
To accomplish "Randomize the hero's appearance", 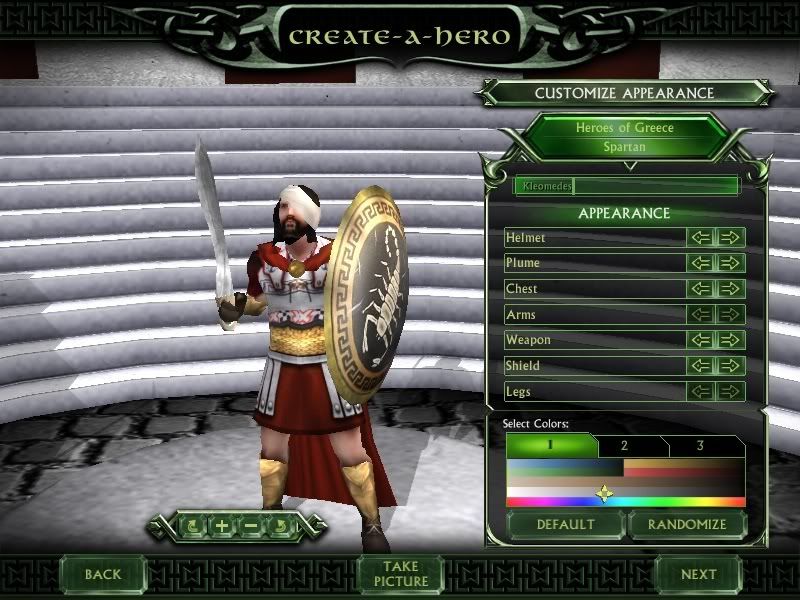I will (685, 524).
